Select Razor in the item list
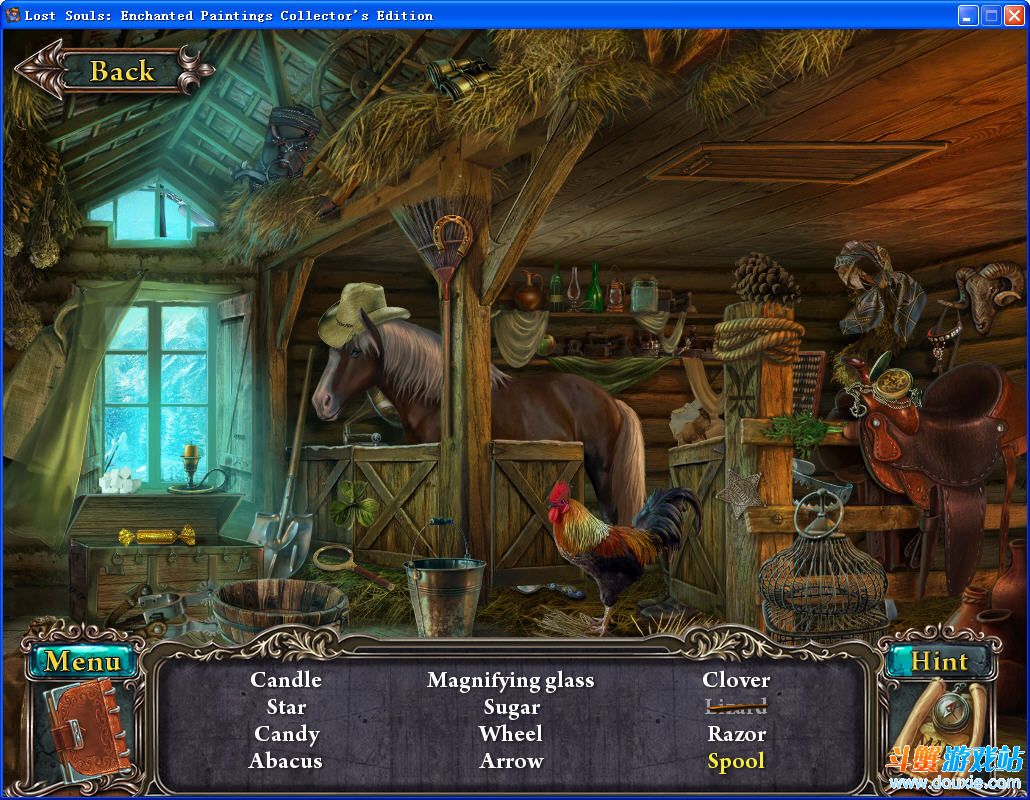 [736, 734]
